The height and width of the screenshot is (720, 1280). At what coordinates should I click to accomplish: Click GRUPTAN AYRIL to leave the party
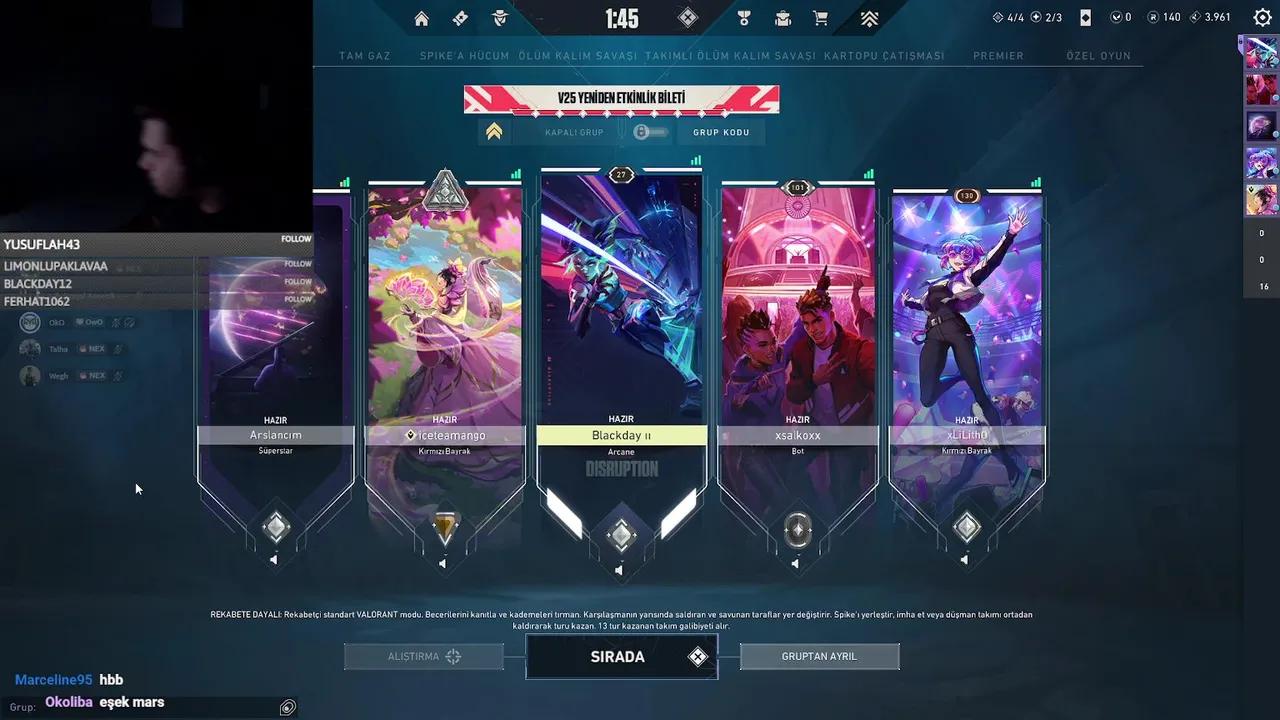click(x=819, y=656)
